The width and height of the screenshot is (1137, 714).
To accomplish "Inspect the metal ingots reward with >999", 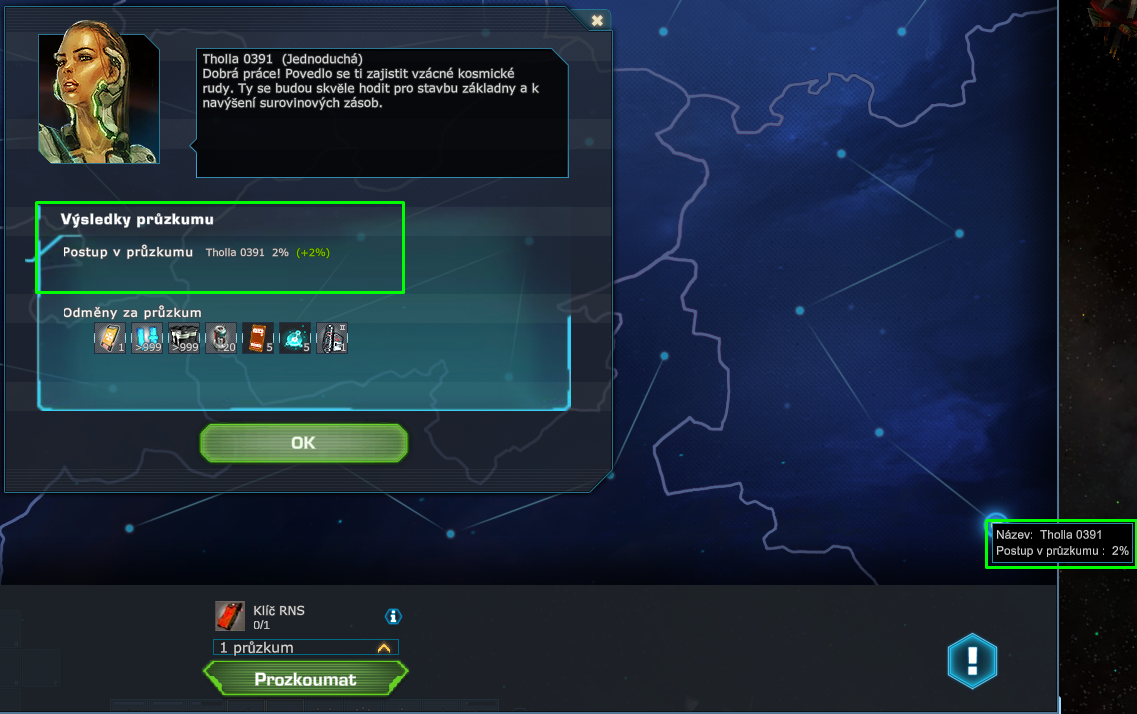I will (184, 338).
